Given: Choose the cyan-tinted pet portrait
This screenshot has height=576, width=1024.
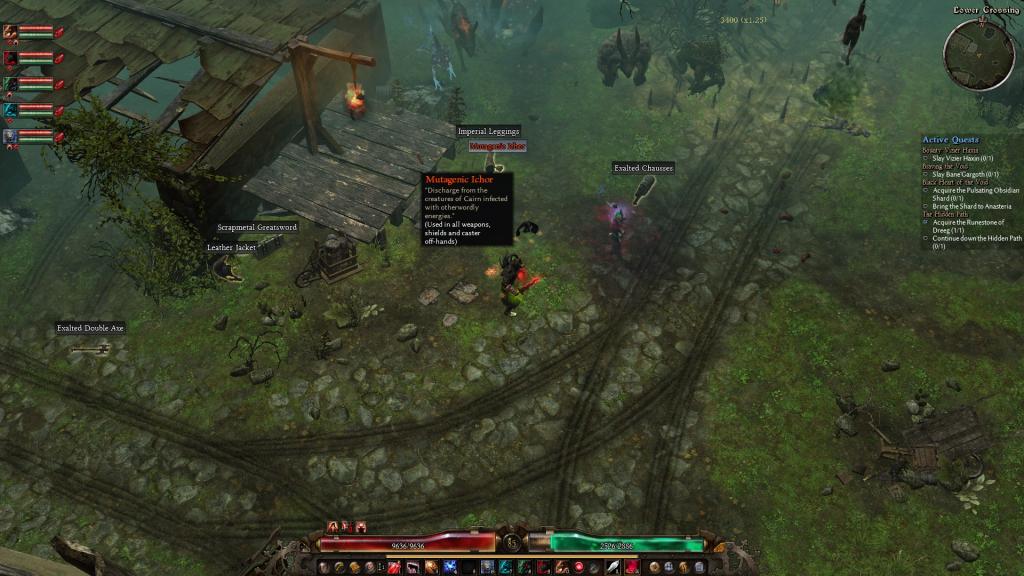Looking at the screenshot, I should tap(11, 109).
